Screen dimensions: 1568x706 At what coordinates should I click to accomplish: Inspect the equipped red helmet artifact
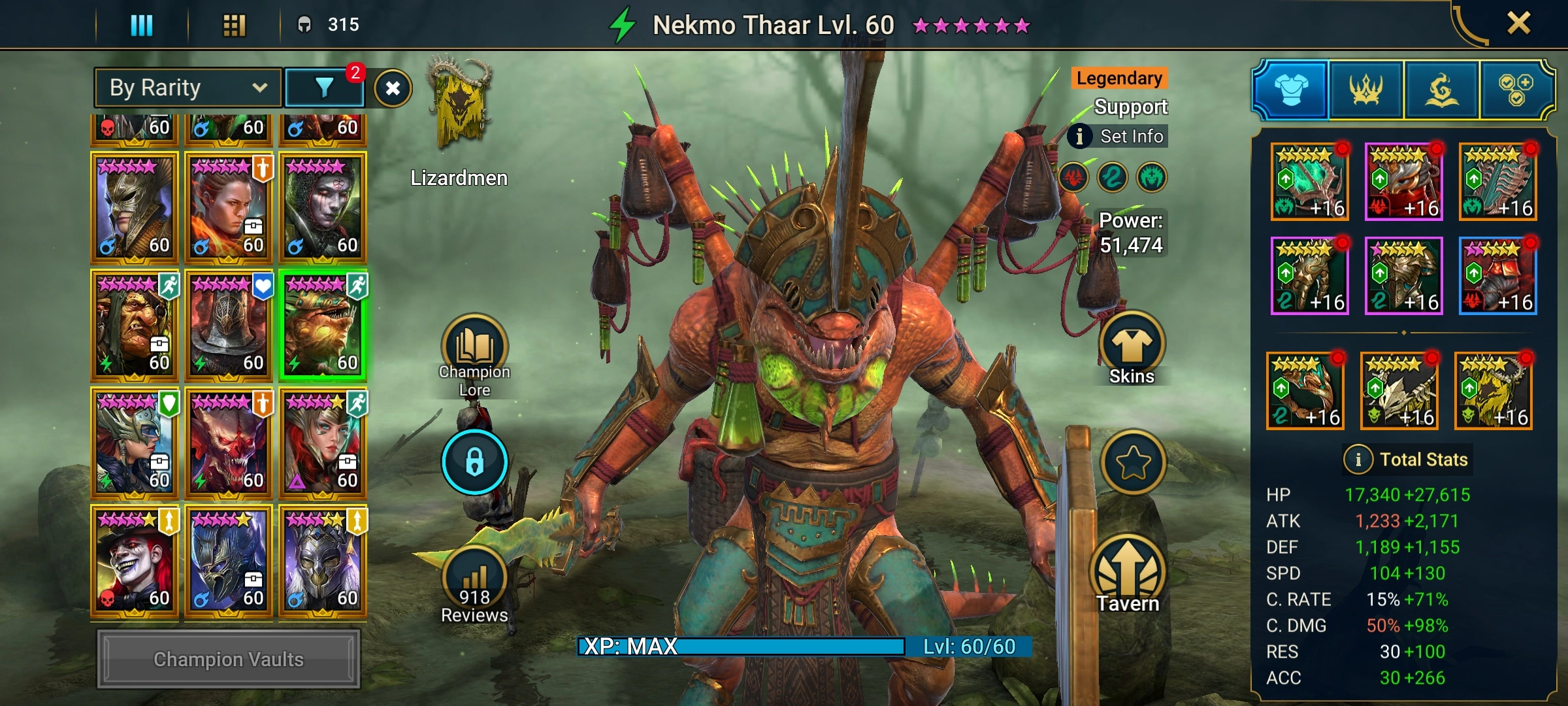pyautogui.click(x=1403, y=182)
